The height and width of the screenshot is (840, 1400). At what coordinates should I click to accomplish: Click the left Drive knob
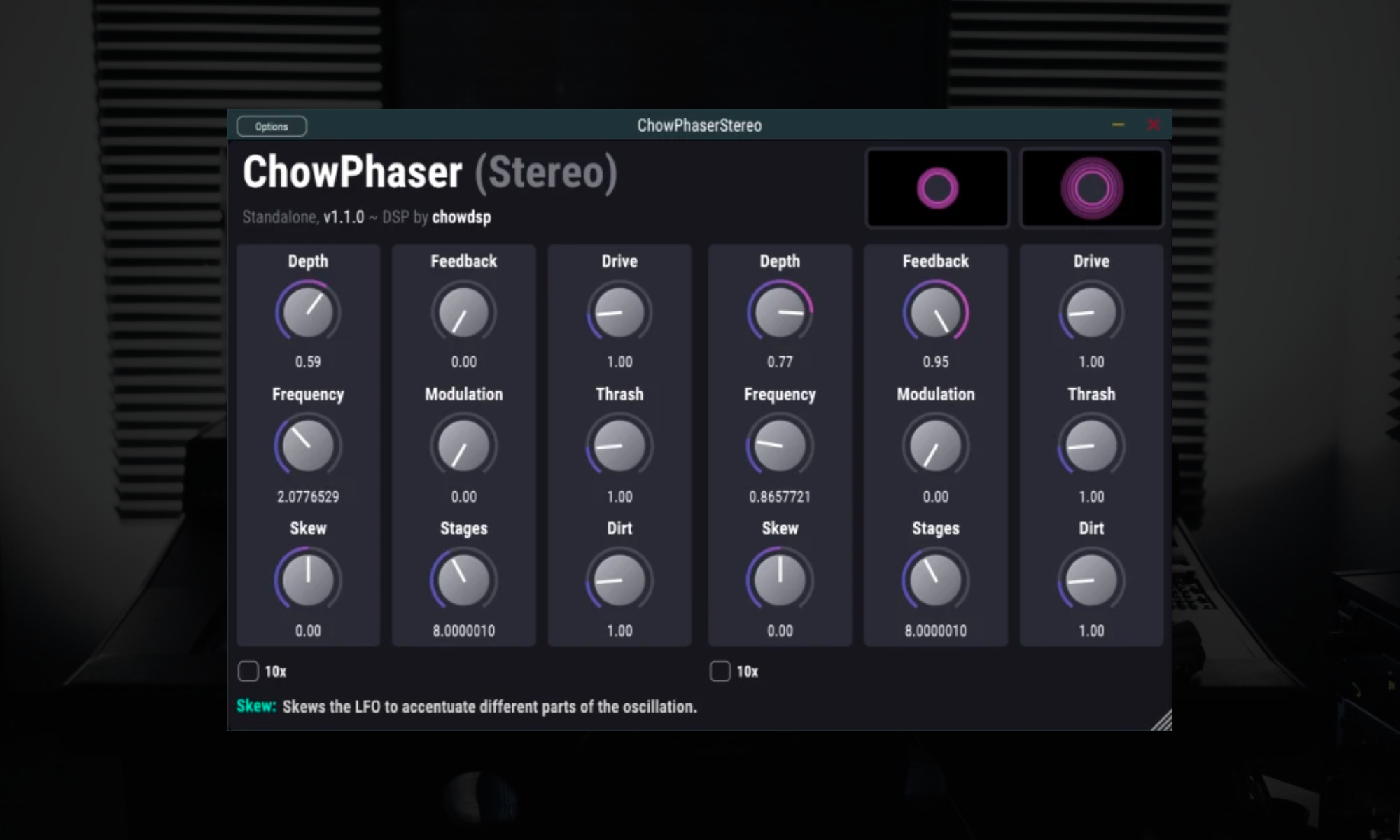pyautogui.click(x=619, y=314)
